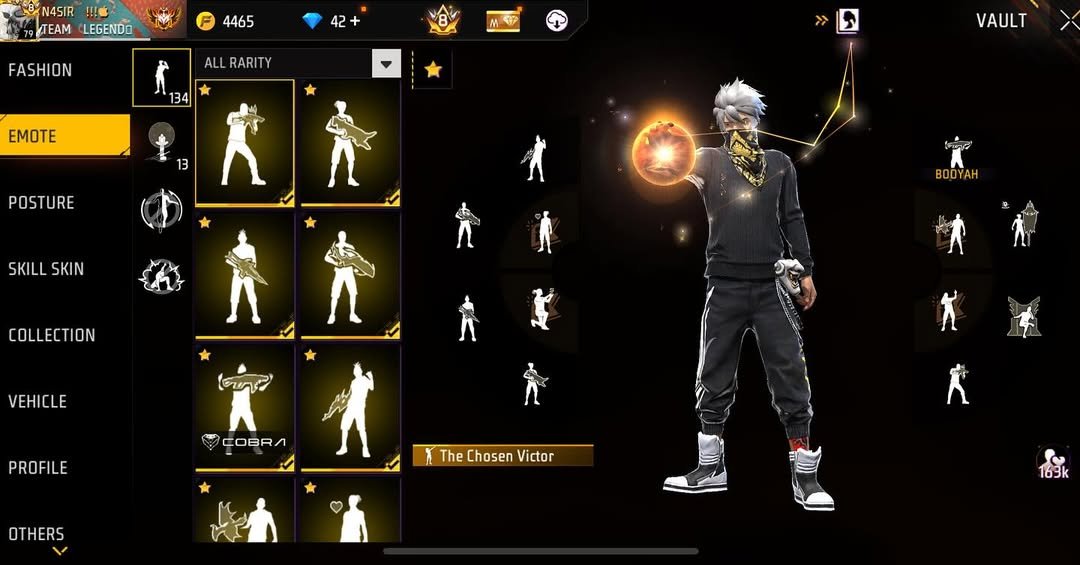
Task: Select the Others menu entry
Action: [37, 533]
